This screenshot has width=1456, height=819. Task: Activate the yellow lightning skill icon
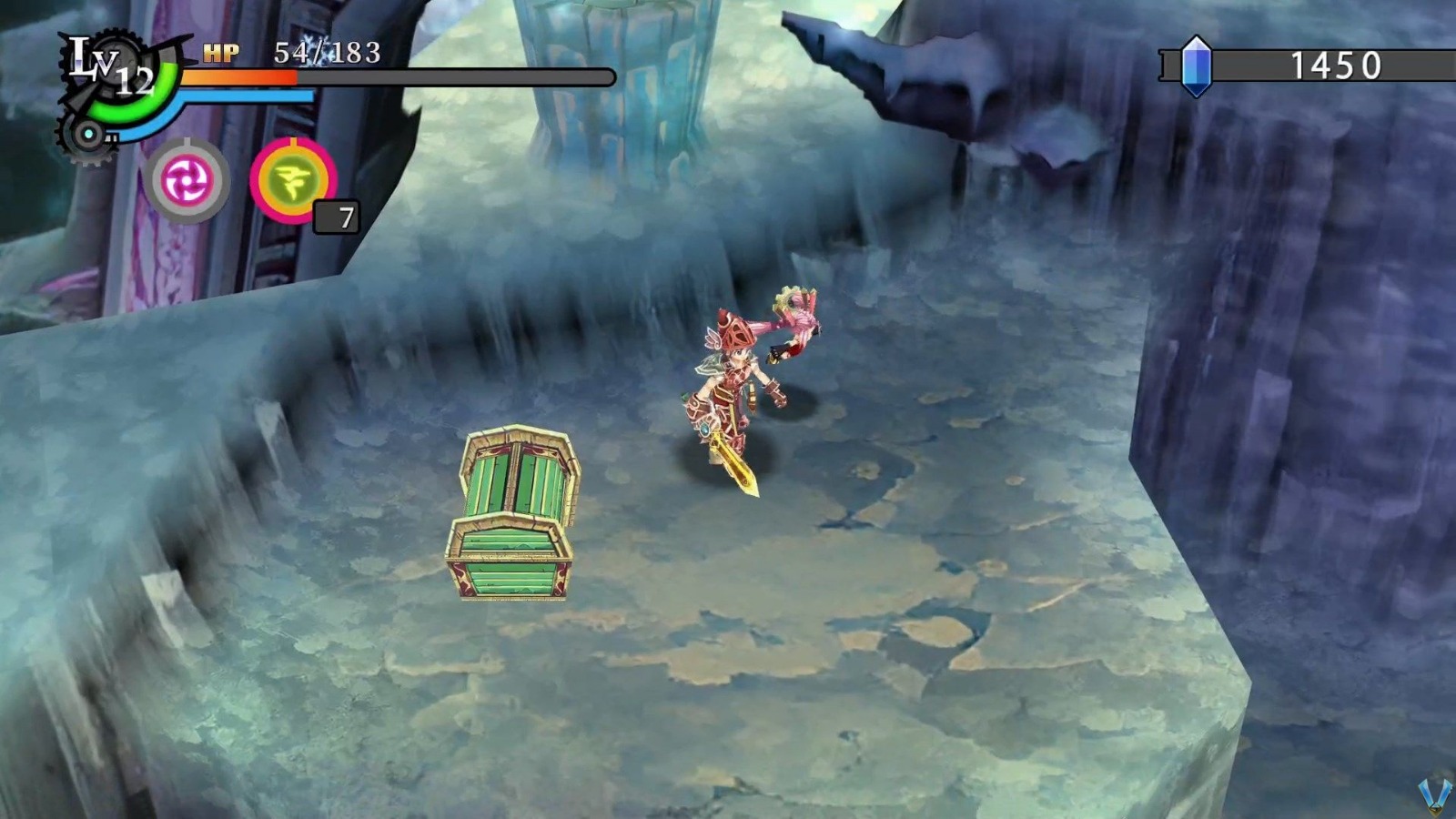[291, 180]
